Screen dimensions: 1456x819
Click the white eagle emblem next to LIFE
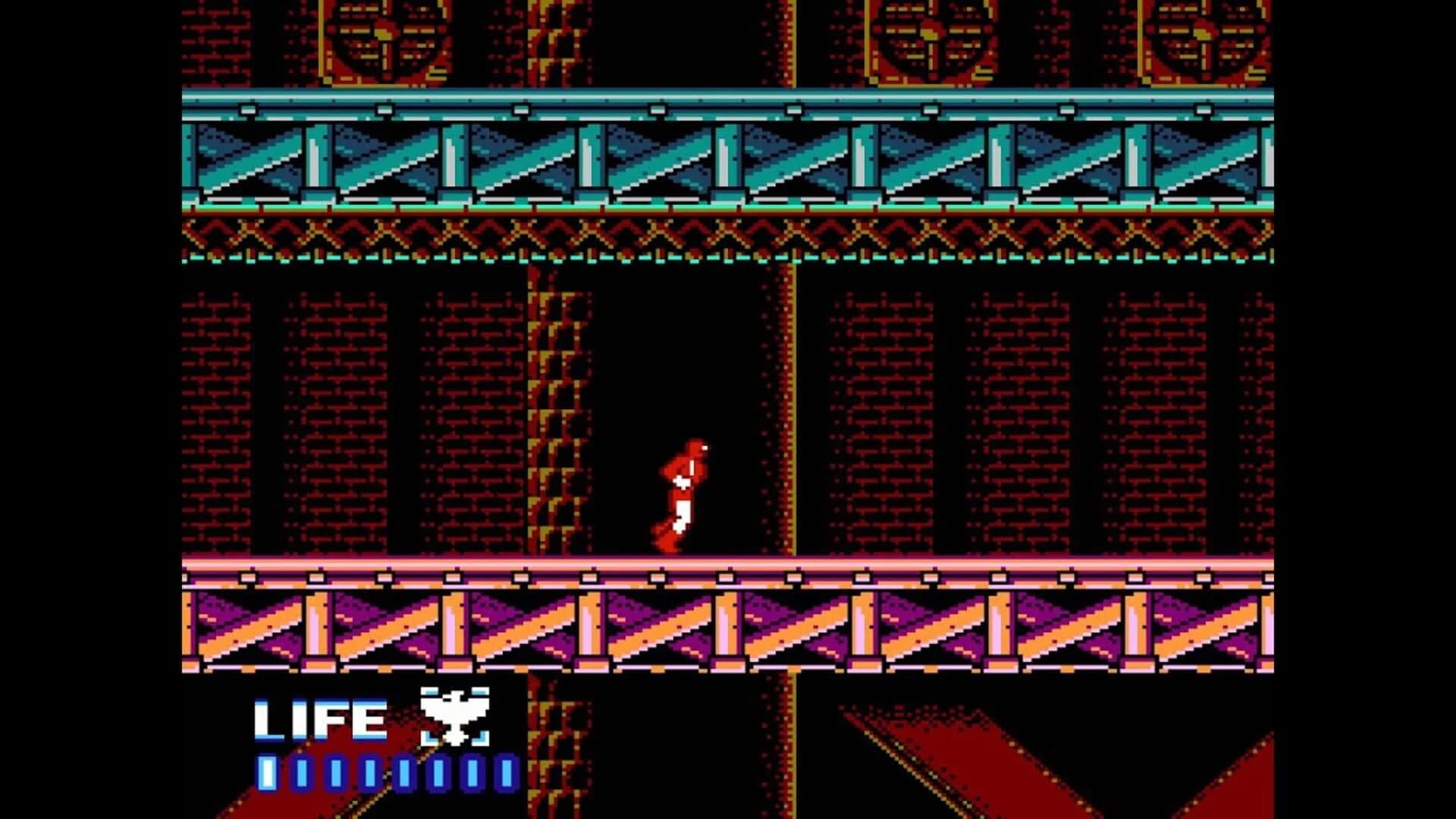(x=455, y=717)
